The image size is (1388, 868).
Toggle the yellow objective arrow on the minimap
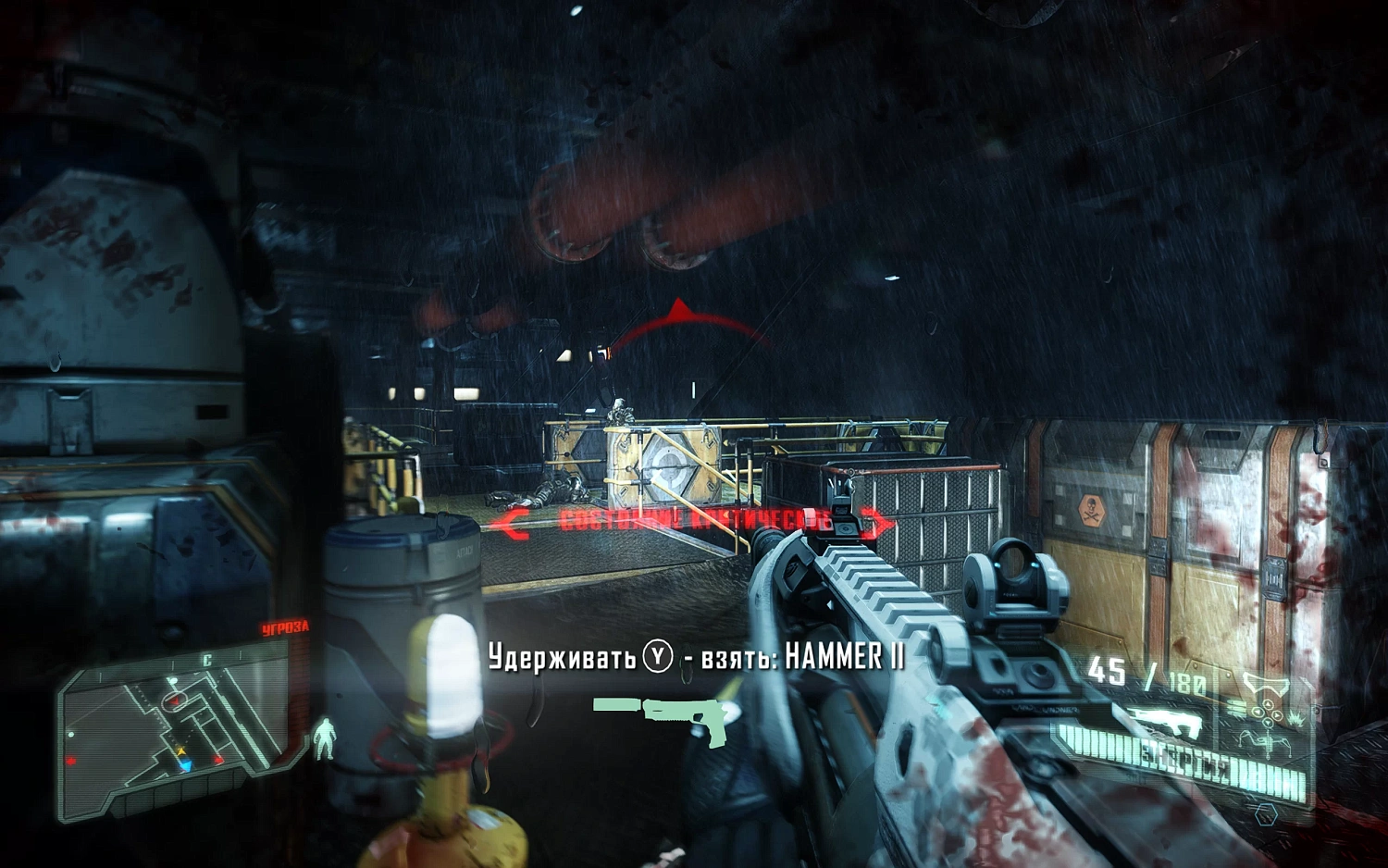(181, 750)
